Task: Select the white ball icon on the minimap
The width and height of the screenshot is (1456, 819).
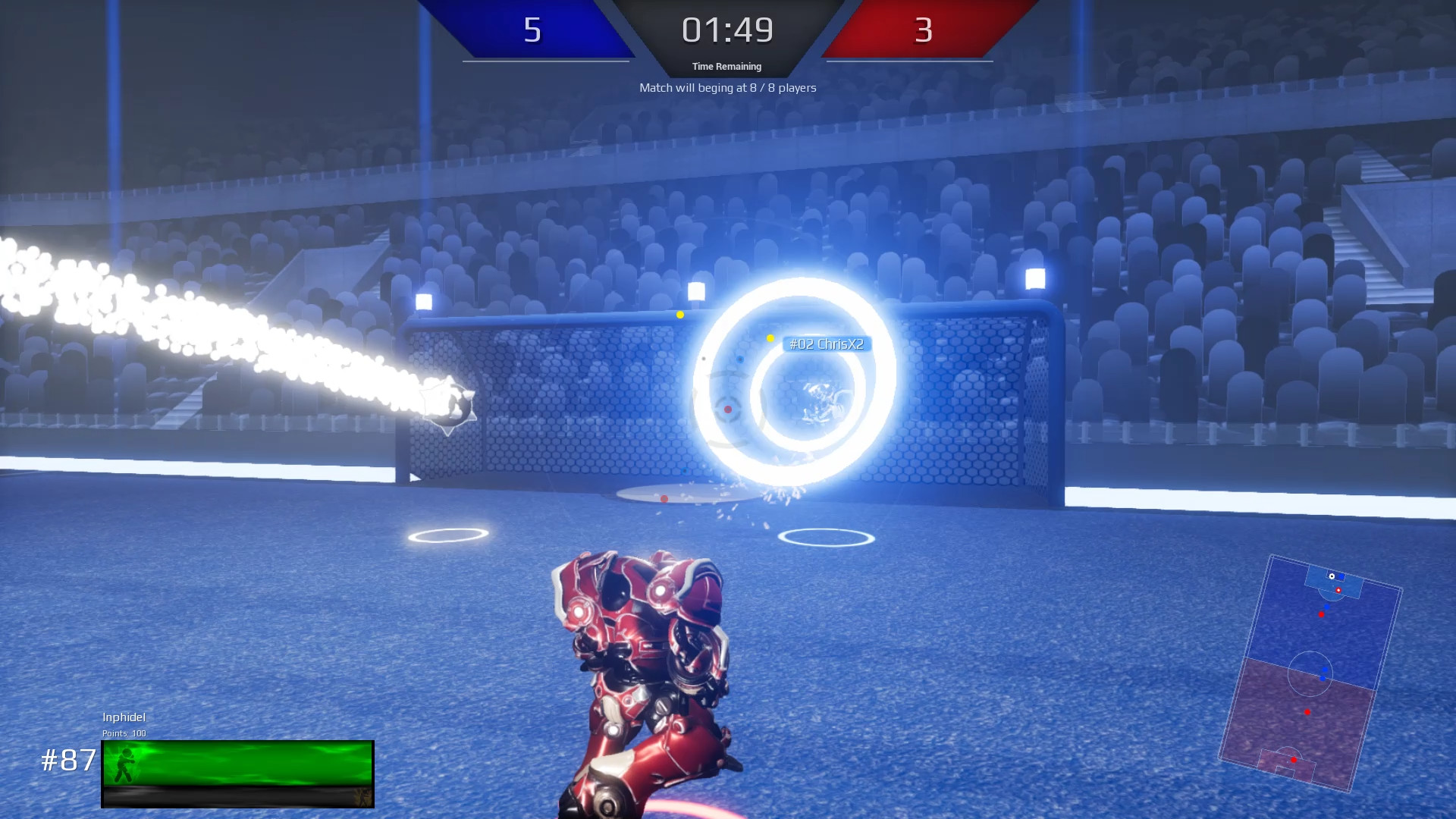Action: (1332, 576)
